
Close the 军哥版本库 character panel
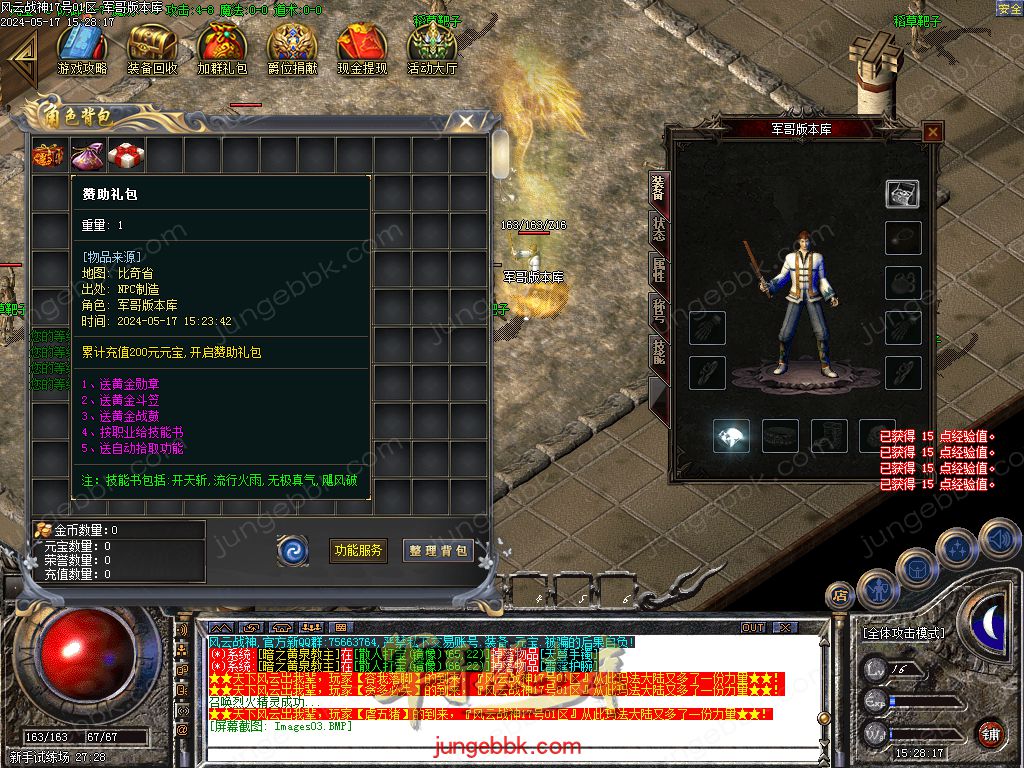(x=932, y=131)
